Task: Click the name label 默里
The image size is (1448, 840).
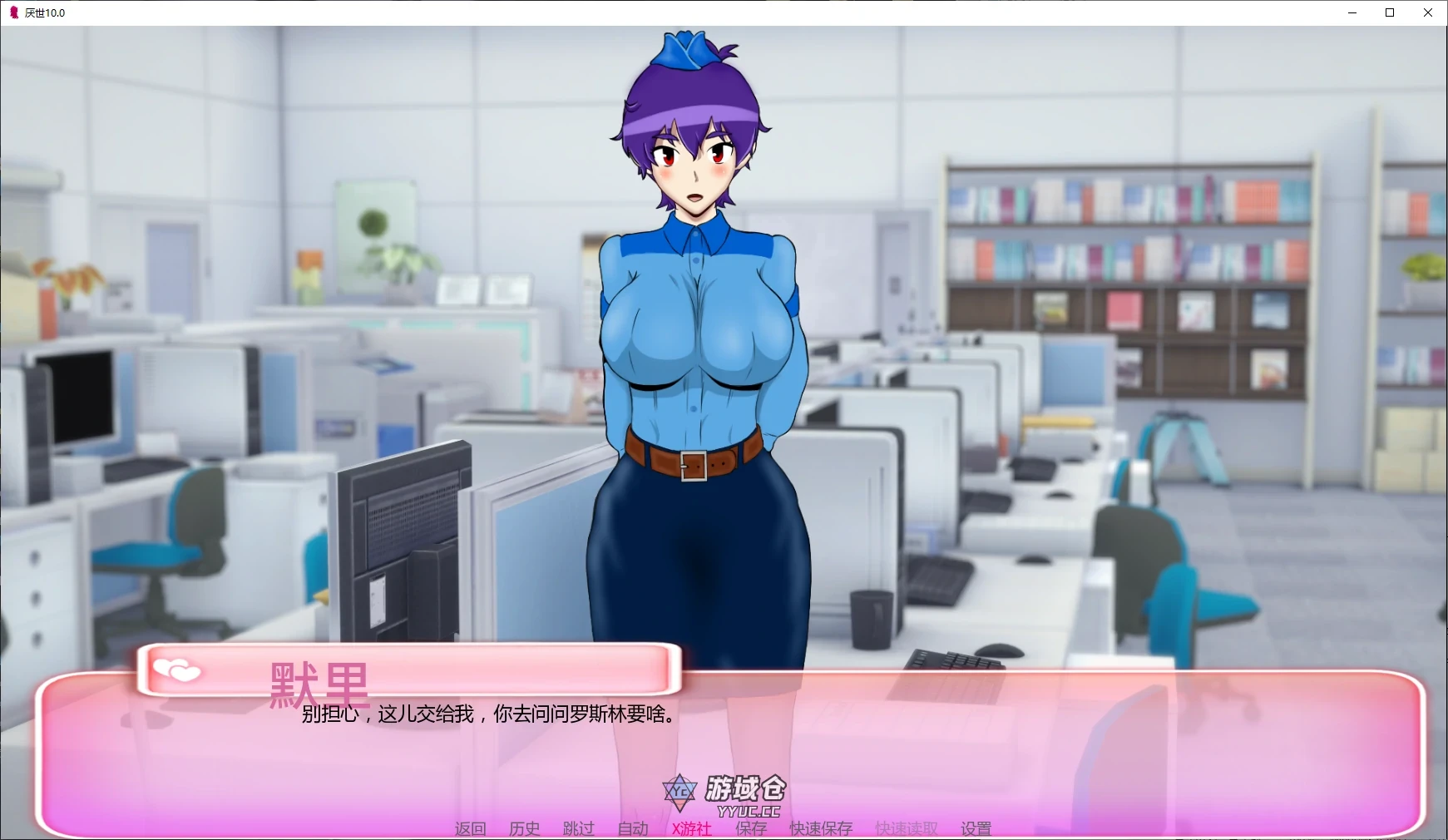Action: (x=319, y=684)
